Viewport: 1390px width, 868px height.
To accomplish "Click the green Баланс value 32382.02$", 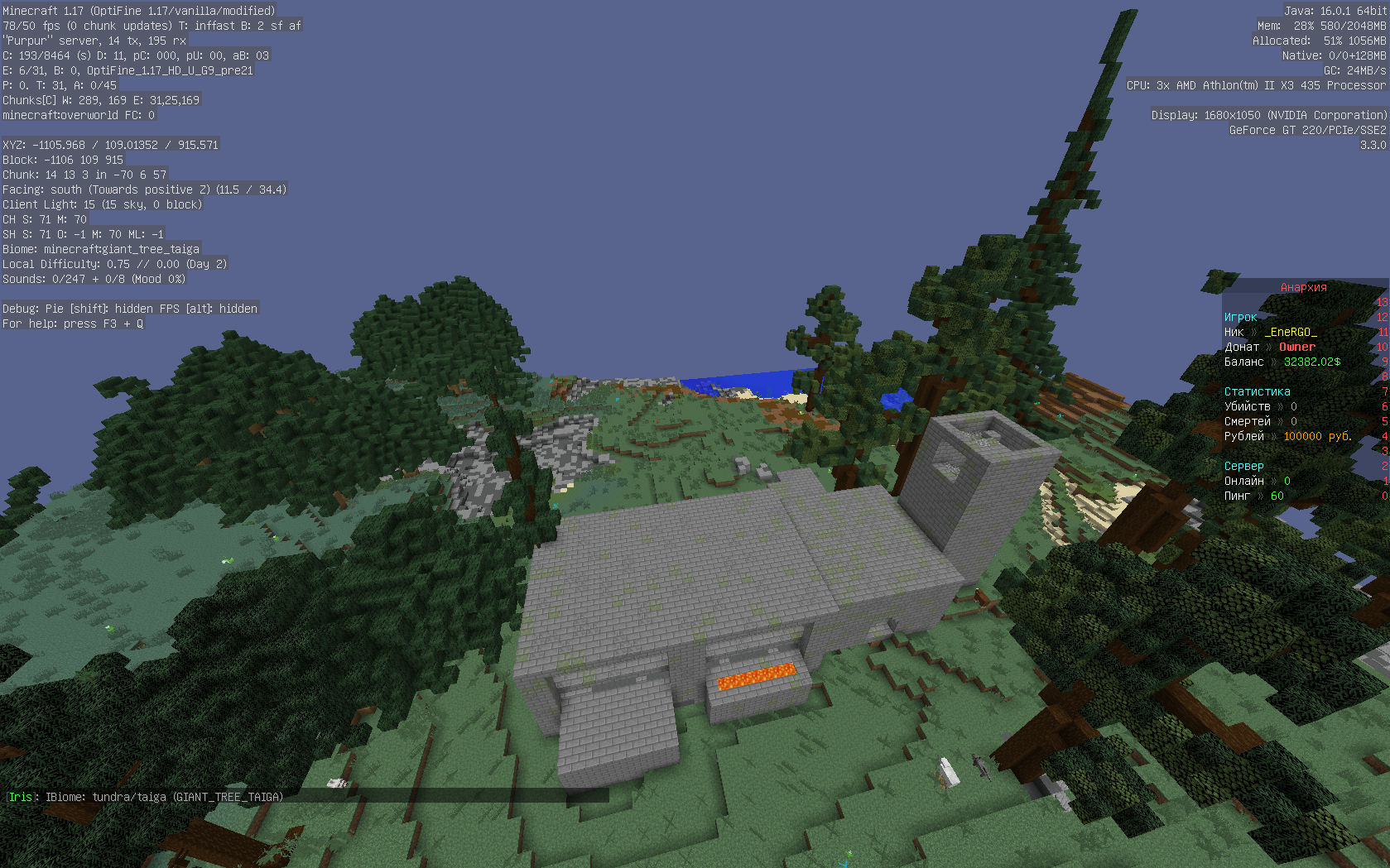I will pos(1311,362).
